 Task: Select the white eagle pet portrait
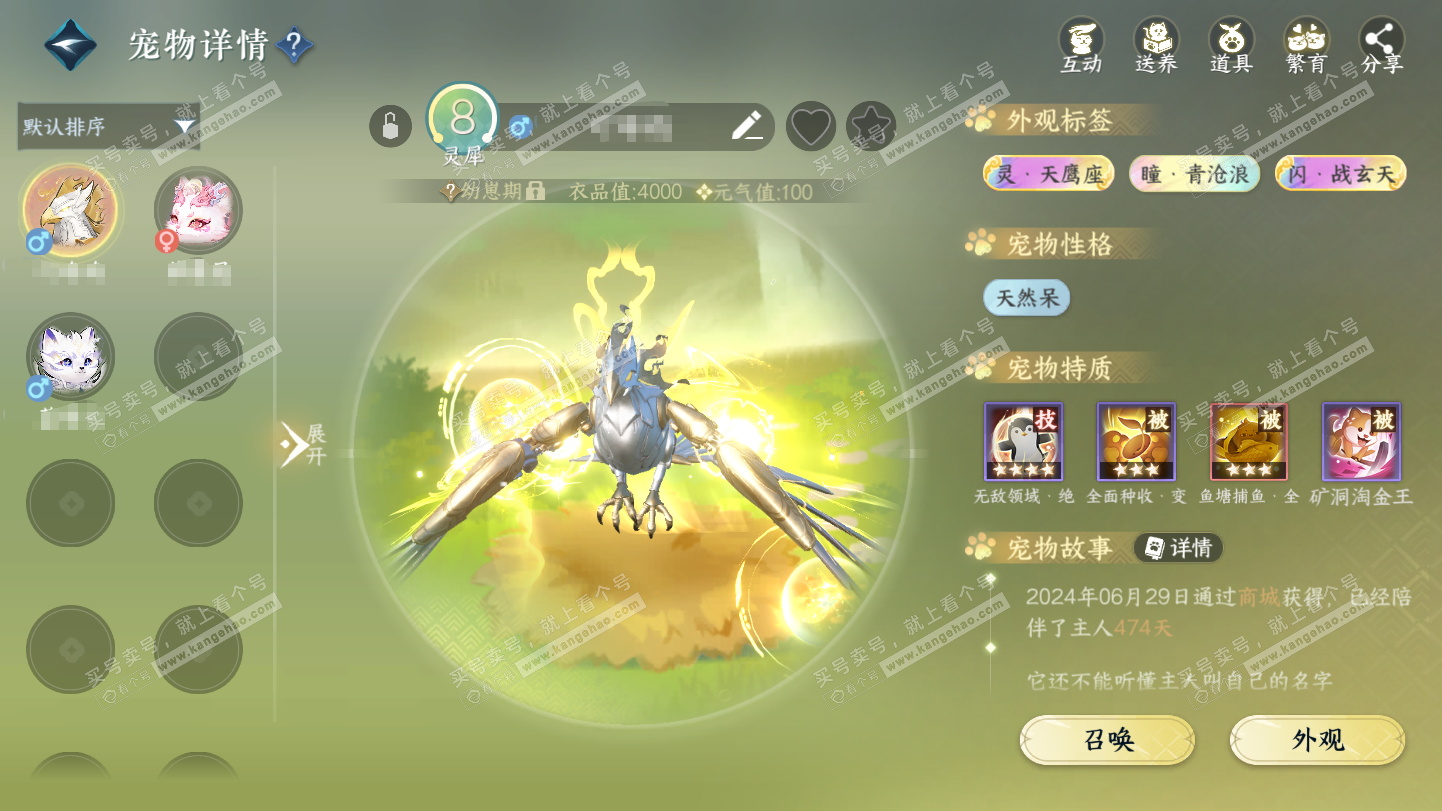coord(70,211)
